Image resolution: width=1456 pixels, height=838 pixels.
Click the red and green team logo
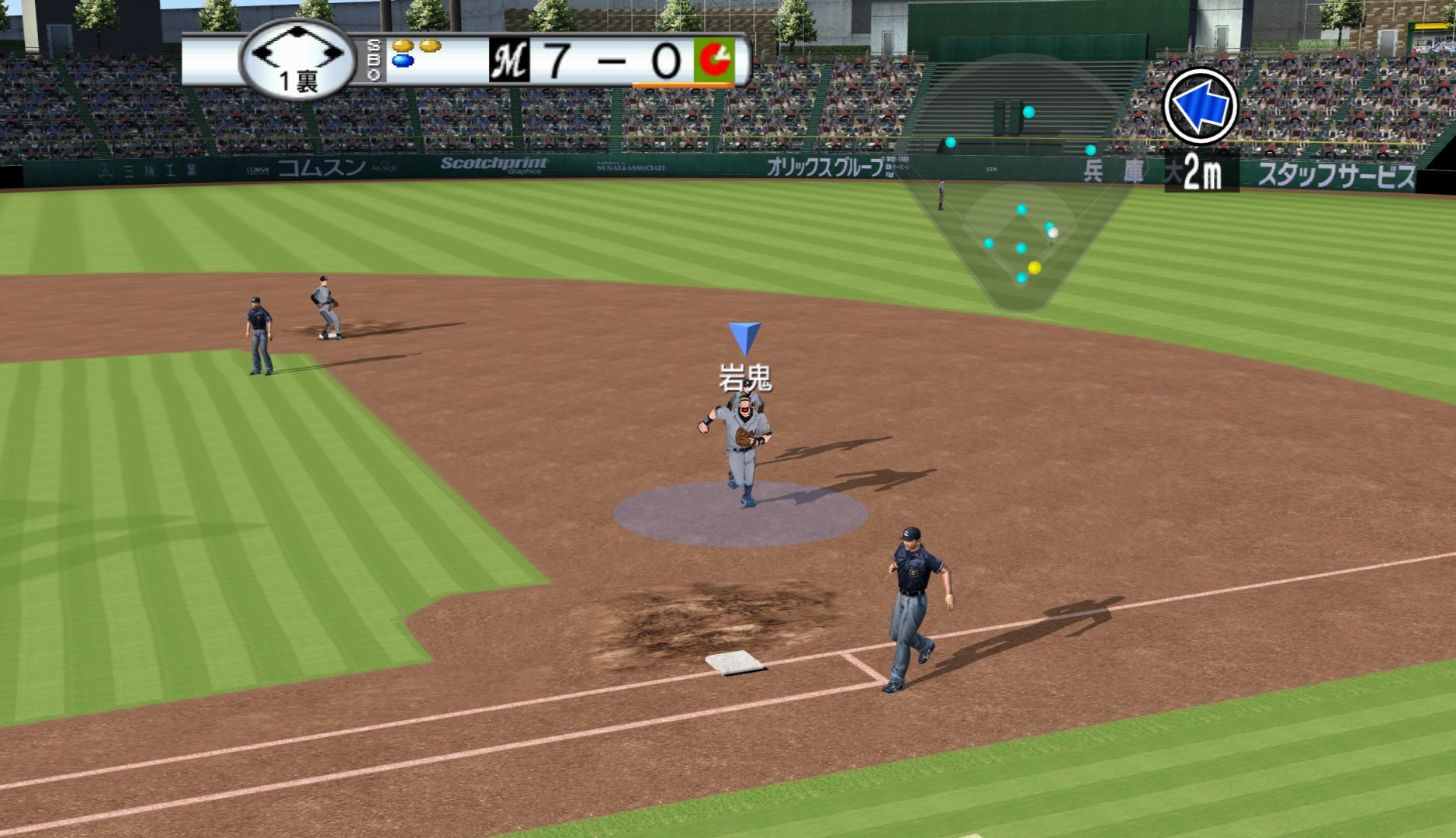713,61
